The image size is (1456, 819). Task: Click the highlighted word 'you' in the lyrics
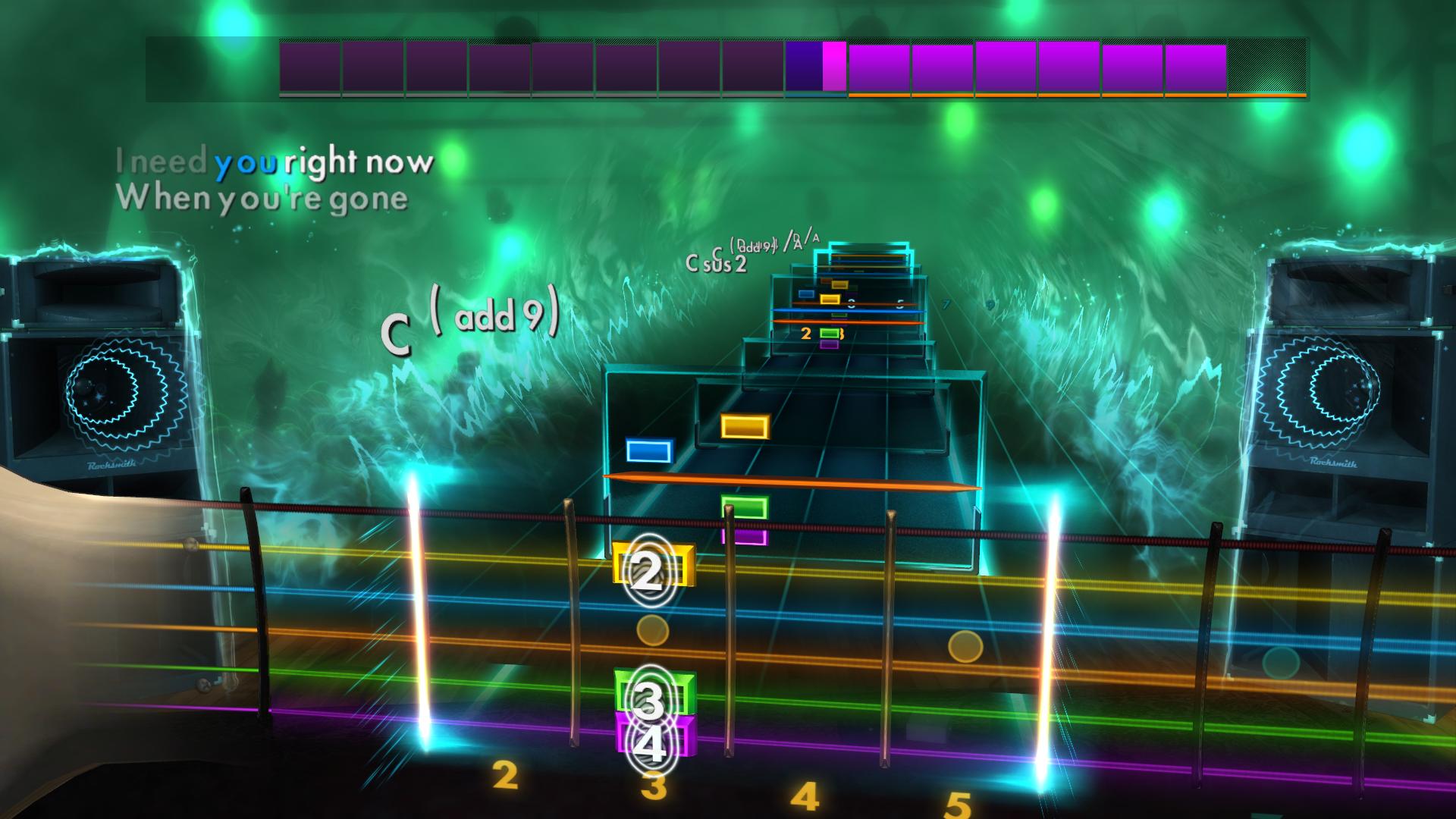246,162
